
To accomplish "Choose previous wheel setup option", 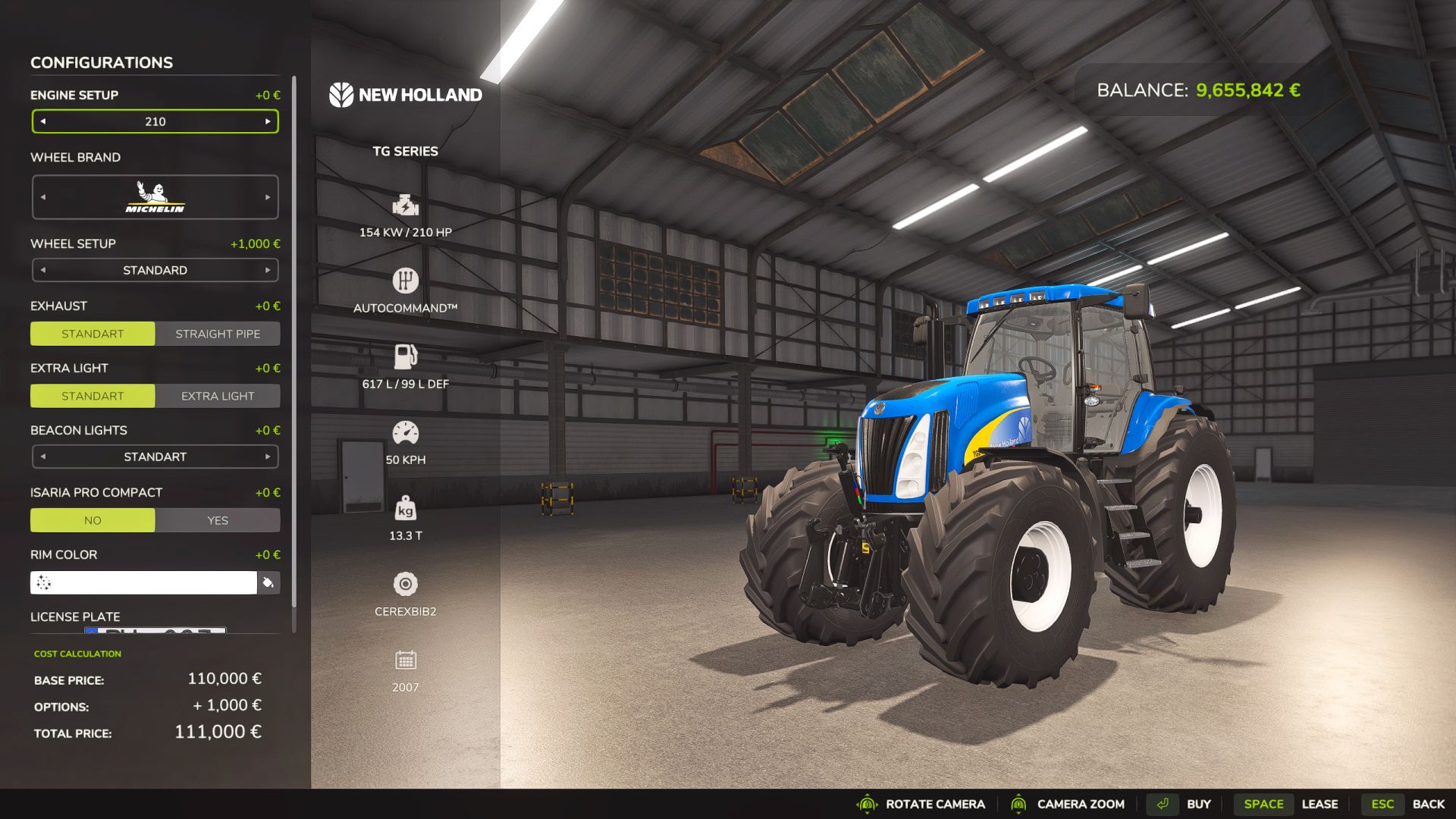I will click(x=43, y=270).
